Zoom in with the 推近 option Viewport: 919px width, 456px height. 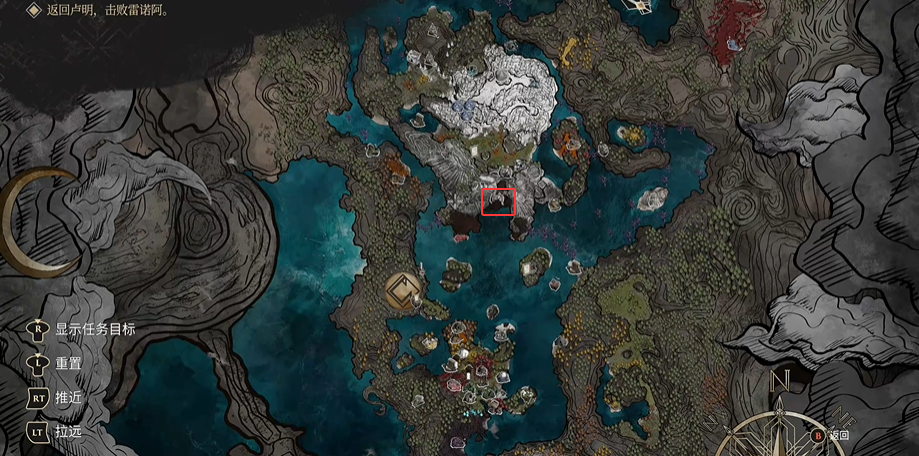point(68,397)
